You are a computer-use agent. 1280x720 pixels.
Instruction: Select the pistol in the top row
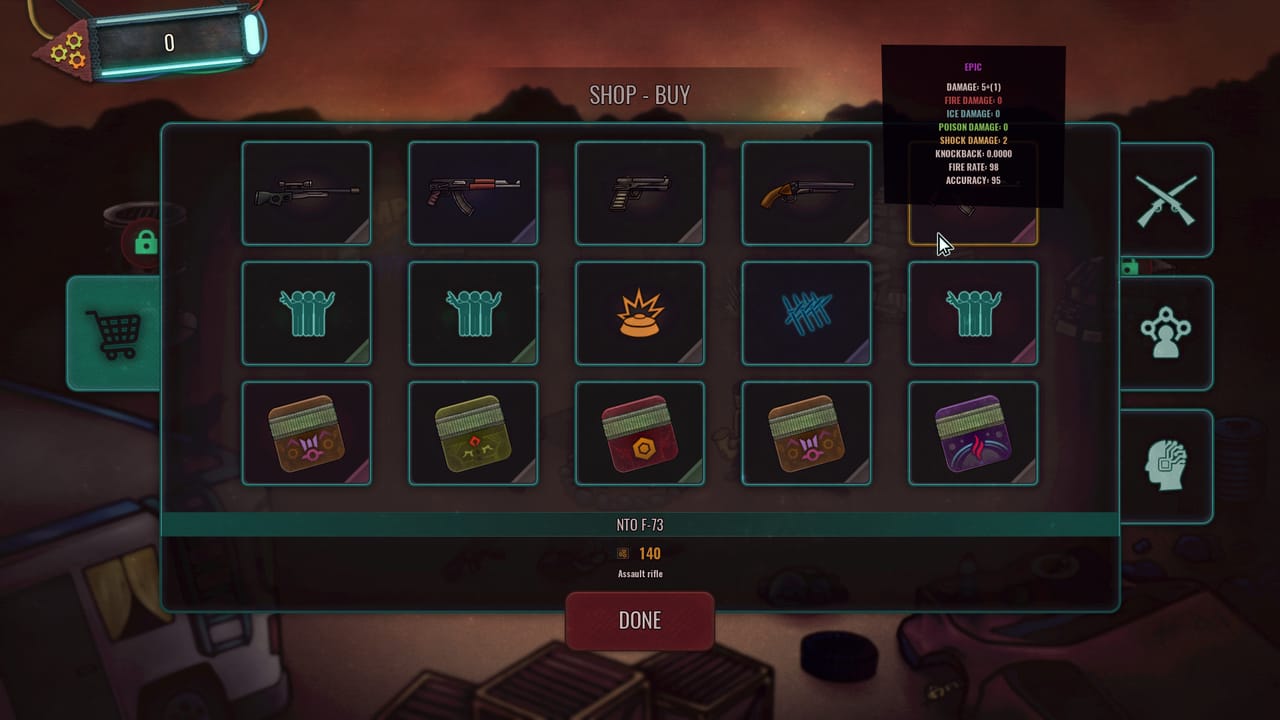[640, 193]
